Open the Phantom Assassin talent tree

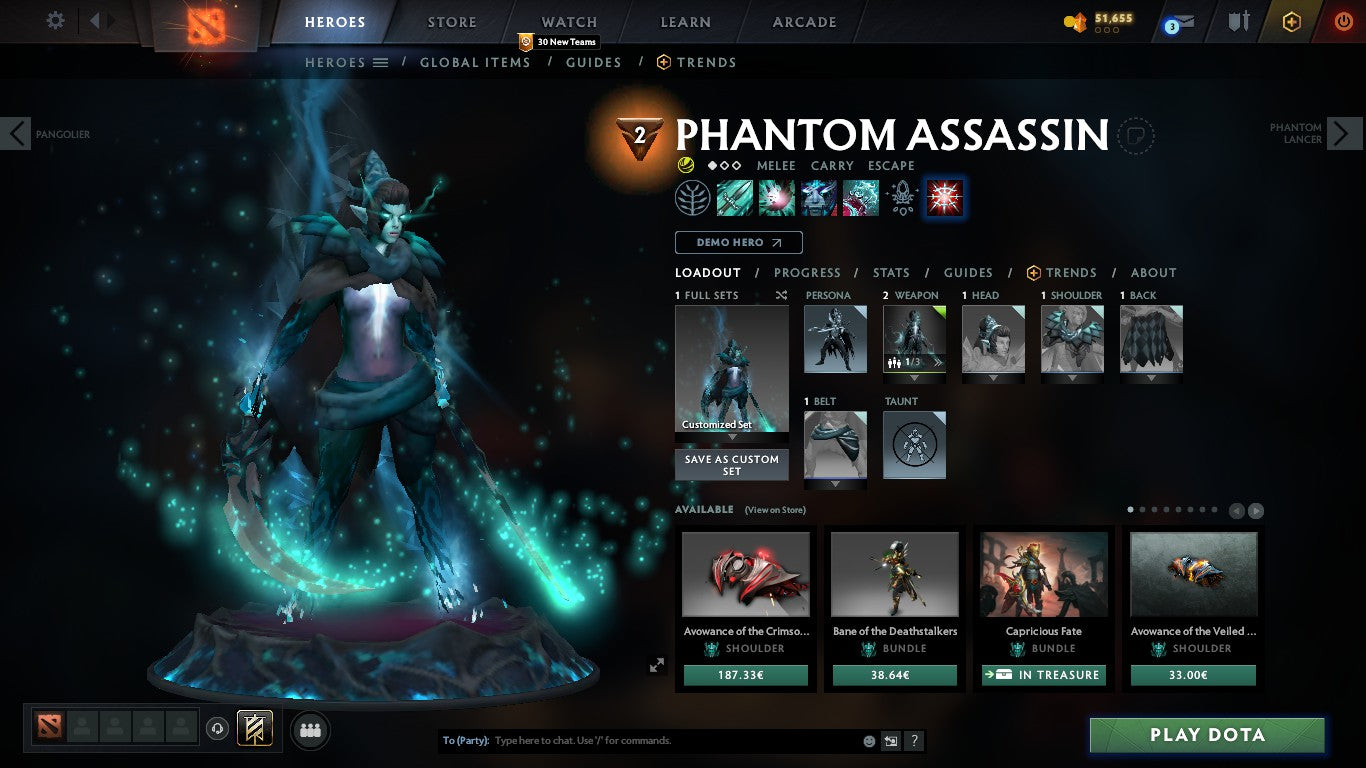693,197
